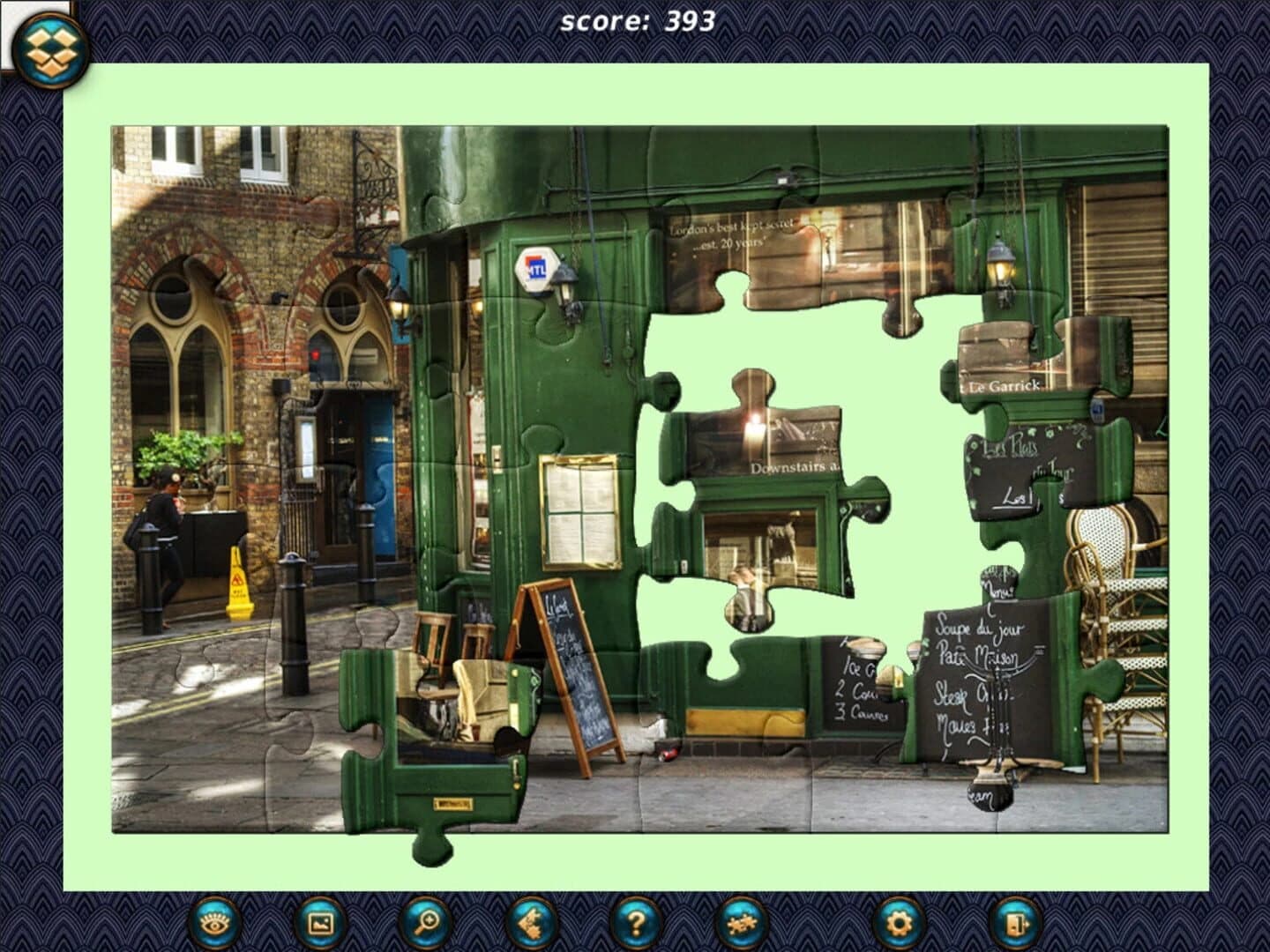Select the background image icon on the toolbar
Image resolution: width=1270 pixels, height=952 pixels.
click(322, 923)
